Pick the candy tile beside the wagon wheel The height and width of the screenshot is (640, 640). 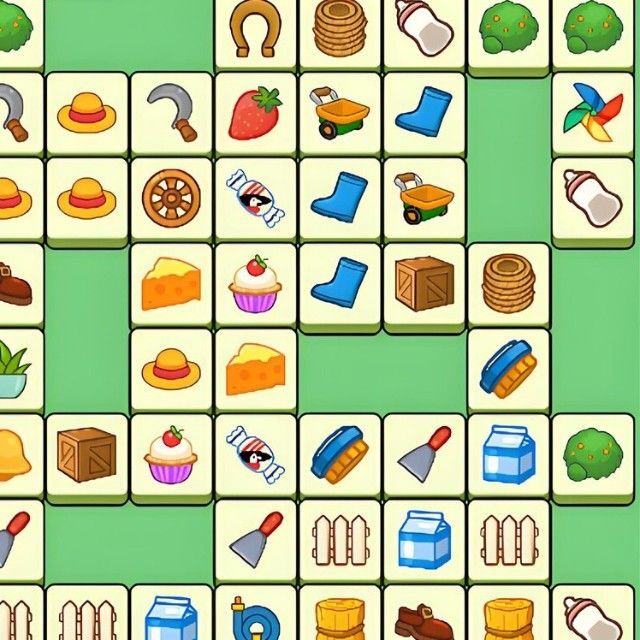(256, 197)
